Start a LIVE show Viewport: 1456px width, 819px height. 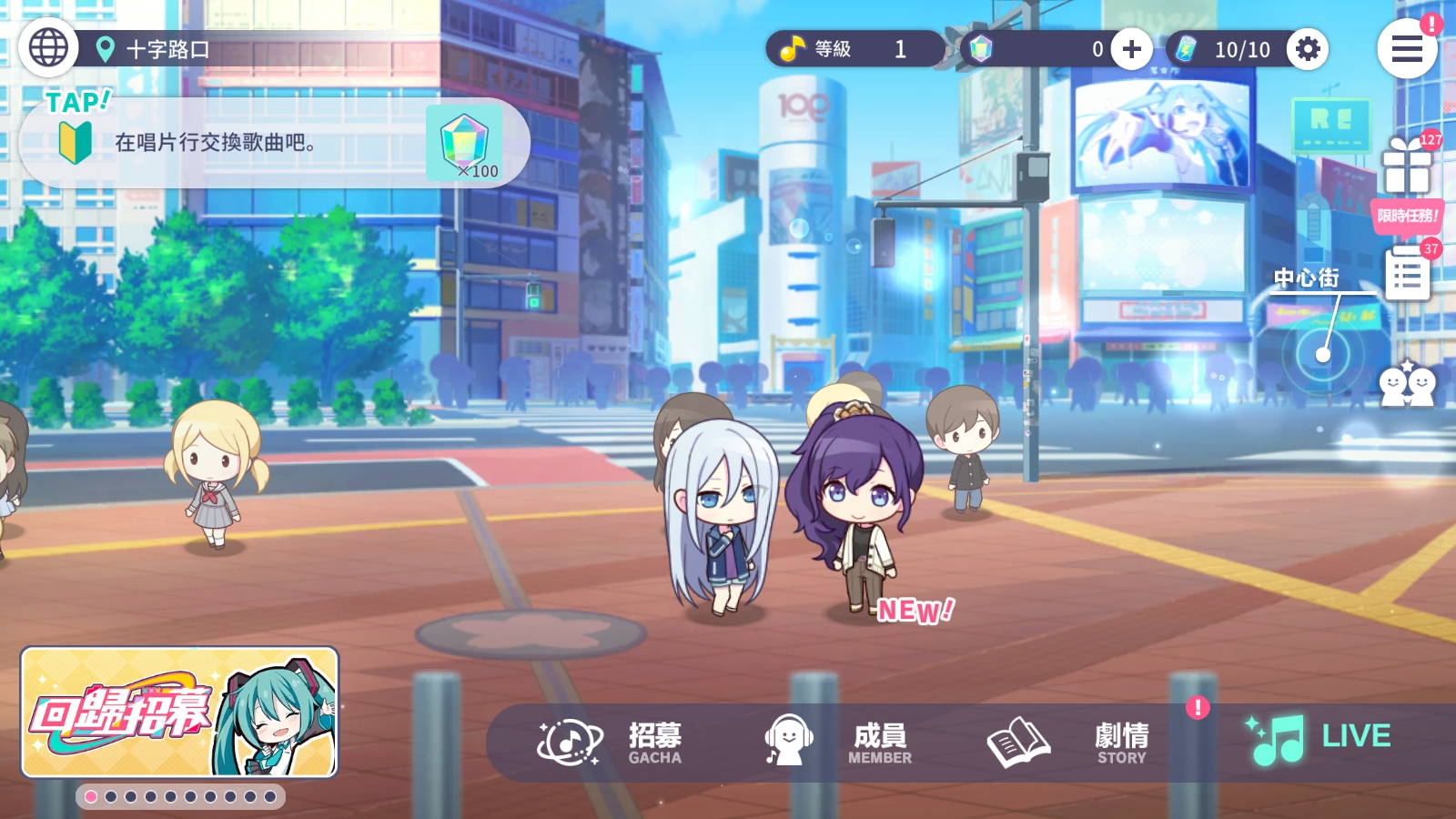pyautogui.click(x=1319, y=739)
